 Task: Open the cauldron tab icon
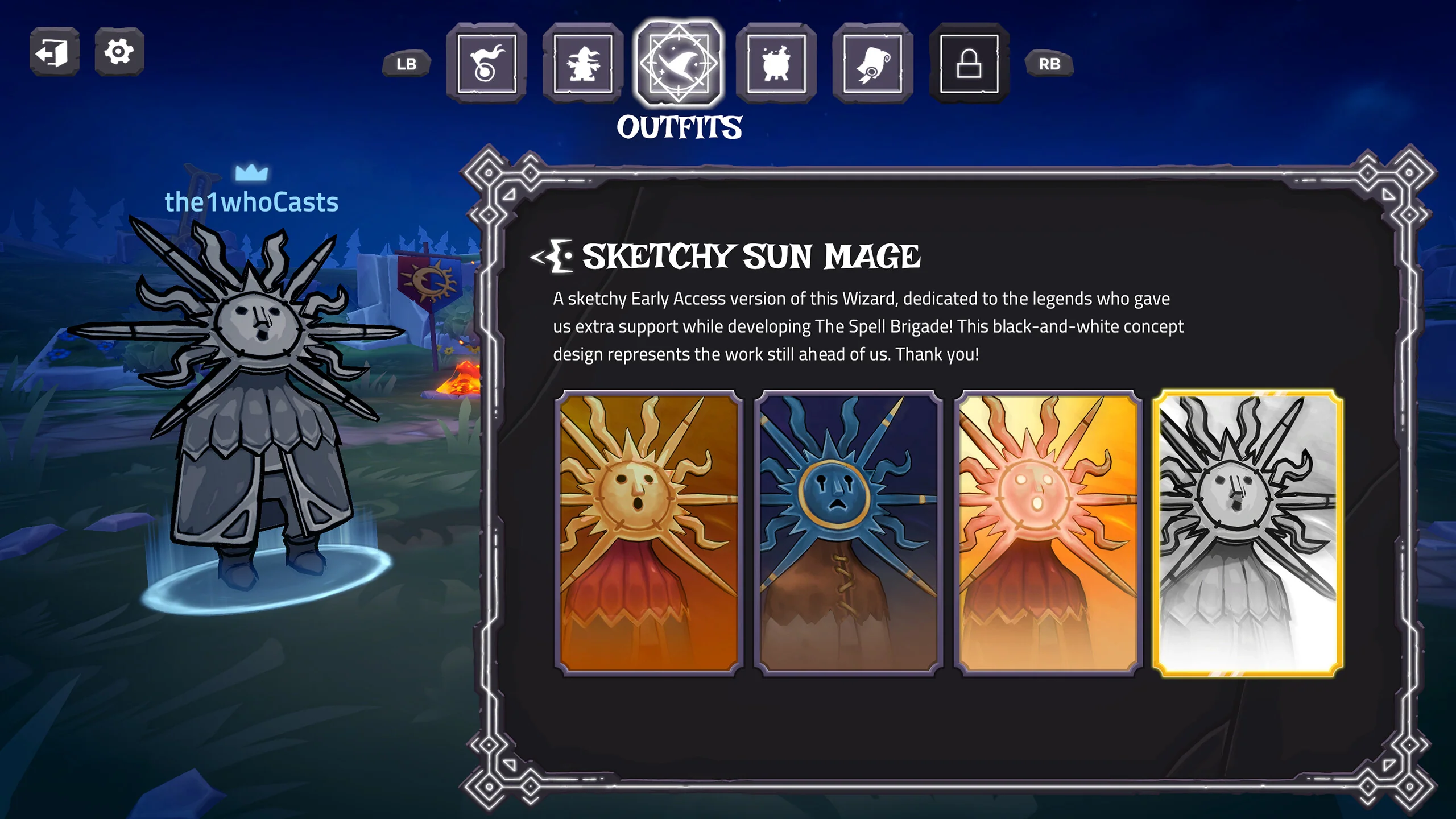776,64
